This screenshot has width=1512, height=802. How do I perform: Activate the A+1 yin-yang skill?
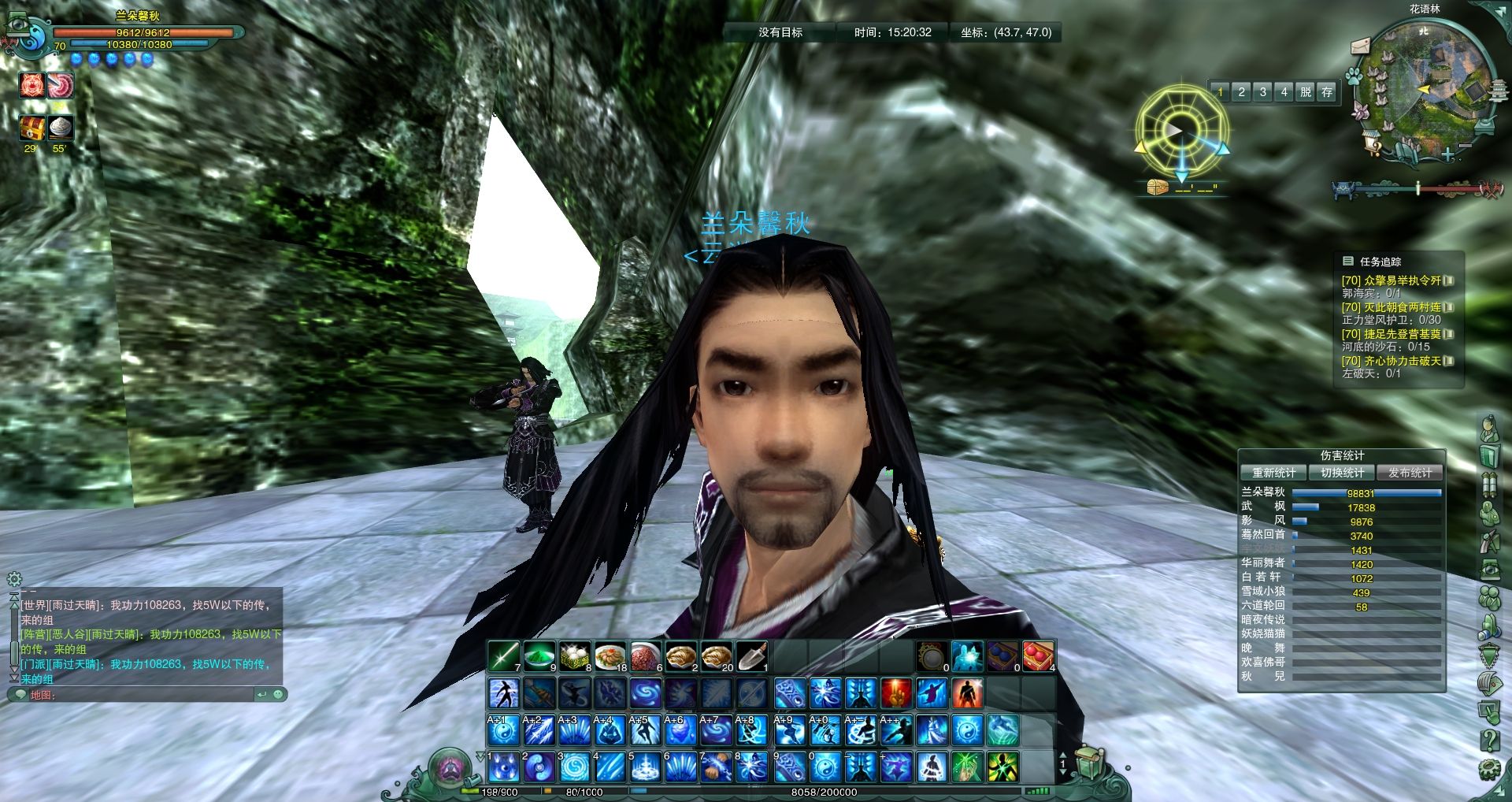click(503, 730)
